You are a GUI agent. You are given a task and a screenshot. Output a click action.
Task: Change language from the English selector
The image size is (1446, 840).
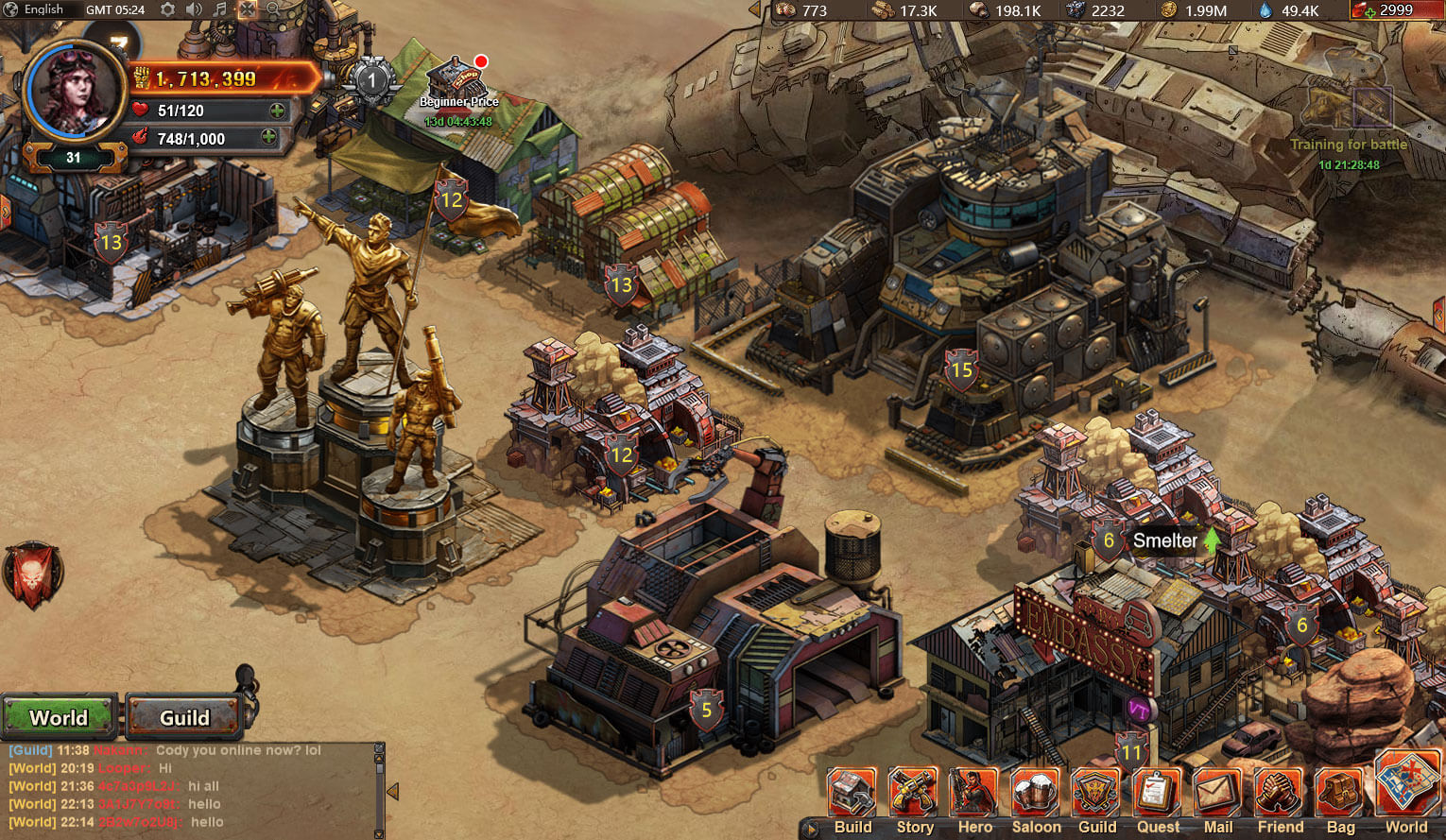[x=35, y=10]
